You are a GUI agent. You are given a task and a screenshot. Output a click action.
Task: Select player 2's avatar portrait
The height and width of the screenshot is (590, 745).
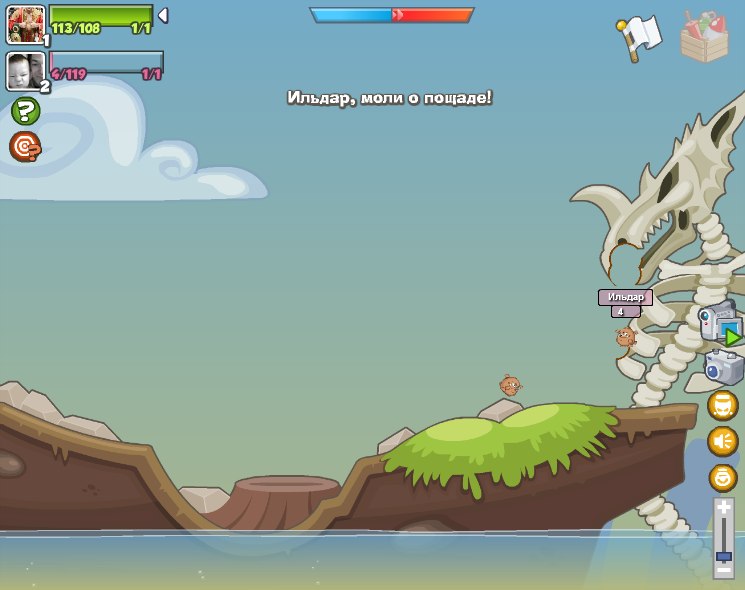coord(25,71)
